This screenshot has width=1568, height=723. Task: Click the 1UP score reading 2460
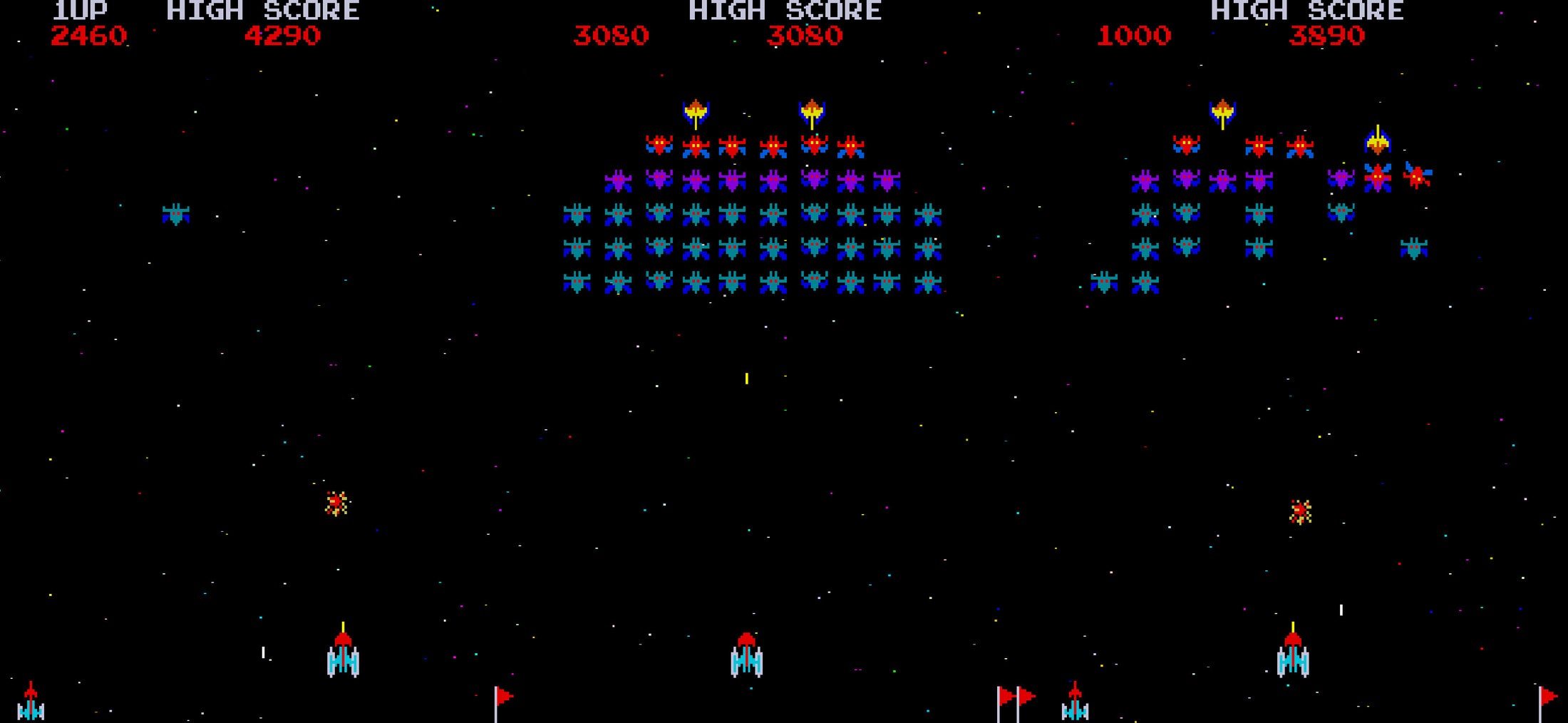point(88,34)
